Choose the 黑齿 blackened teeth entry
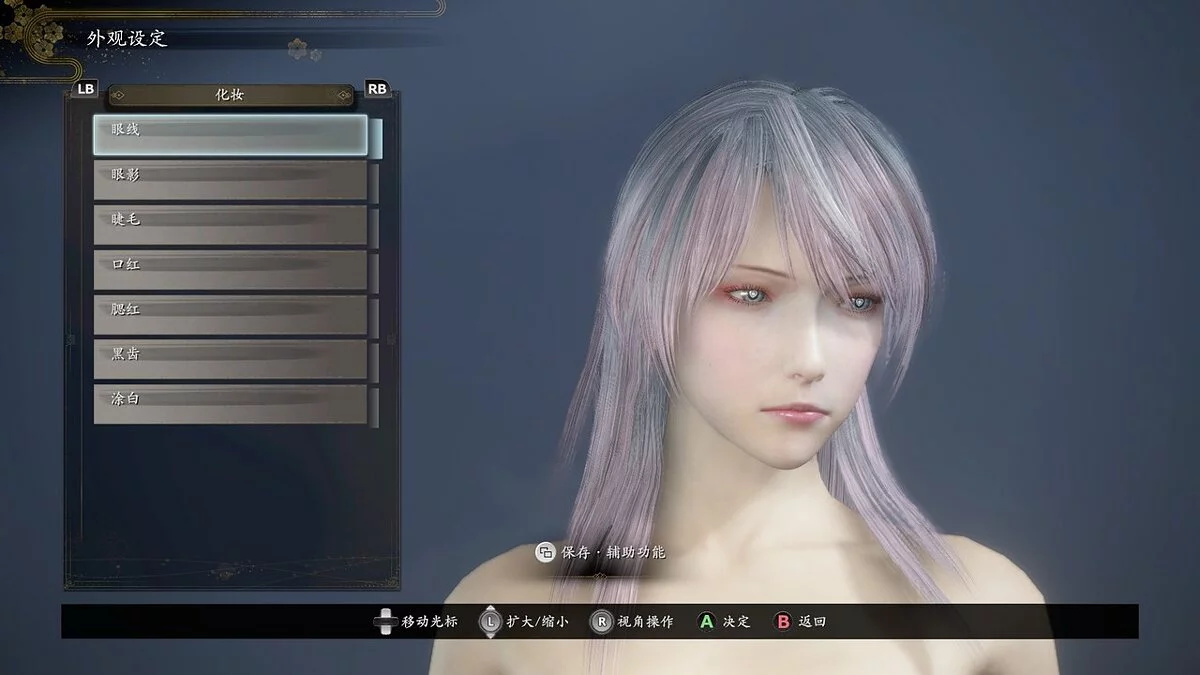This screenshot has height=675, width=1200. point(230,359)
